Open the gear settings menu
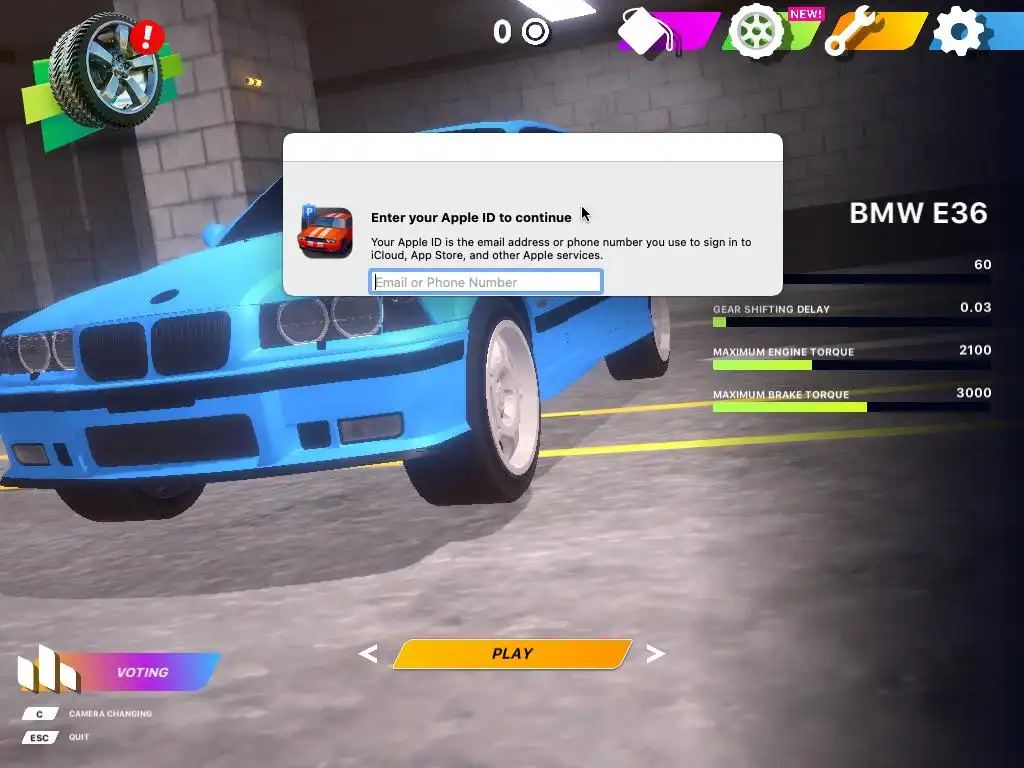 [x=958, y=33]
